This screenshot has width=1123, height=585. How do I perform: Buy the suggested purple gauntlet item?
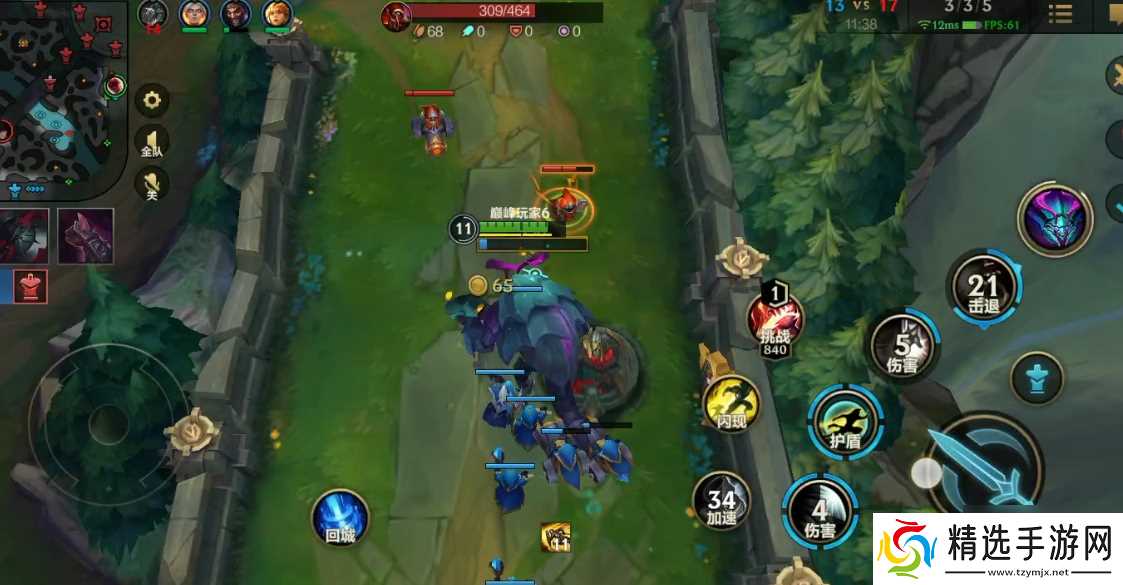[x=85, y=236]
